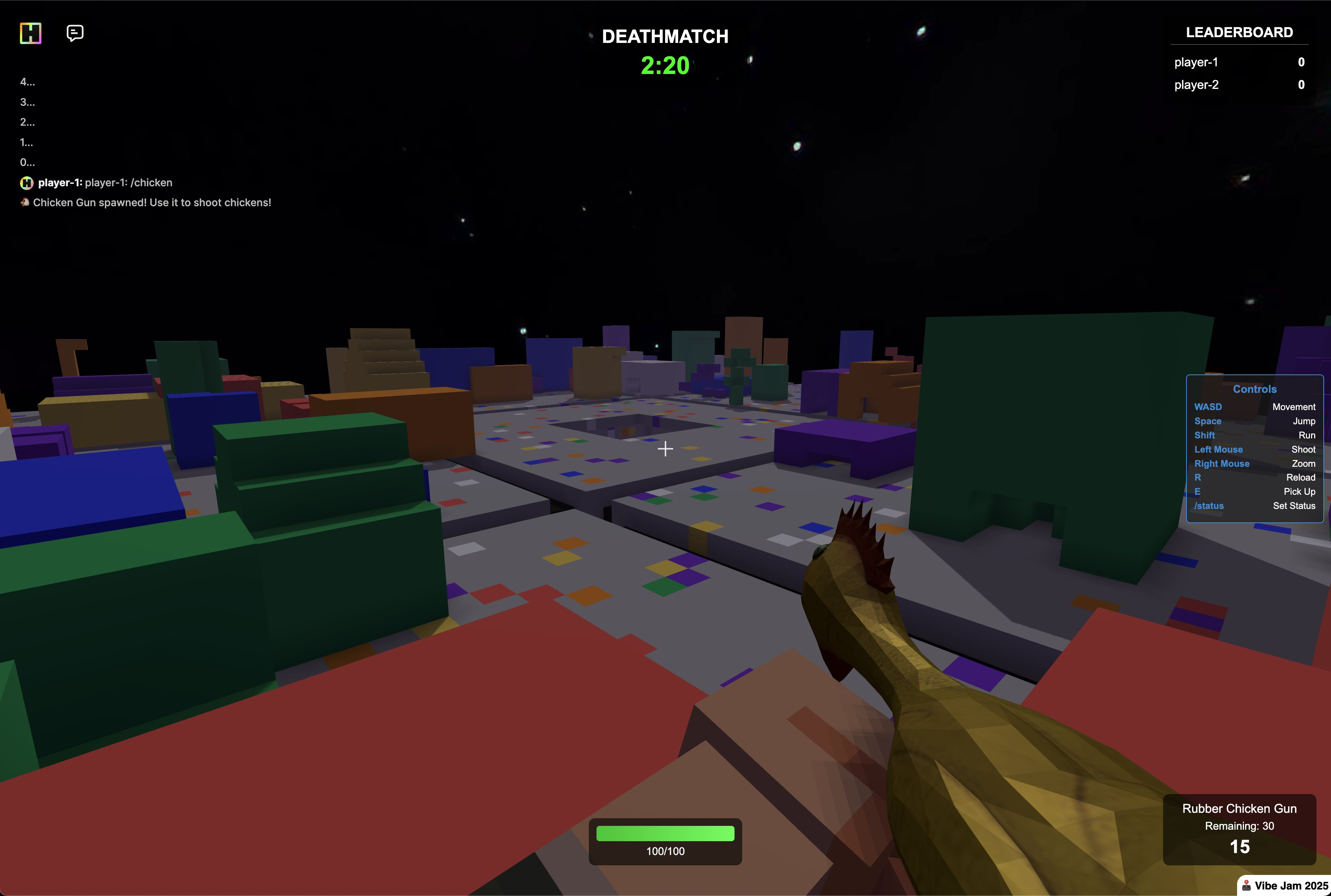
Task: Select the DEATHMATCH mode title
Action: [x=665, y=36]
